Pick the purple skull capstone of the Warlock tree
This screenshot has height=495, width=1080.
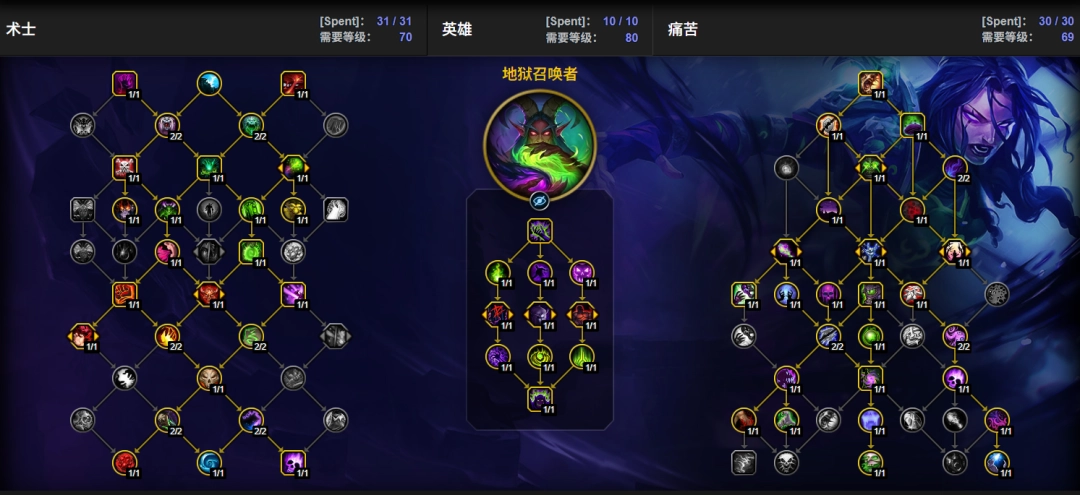(x=293, y=462)
